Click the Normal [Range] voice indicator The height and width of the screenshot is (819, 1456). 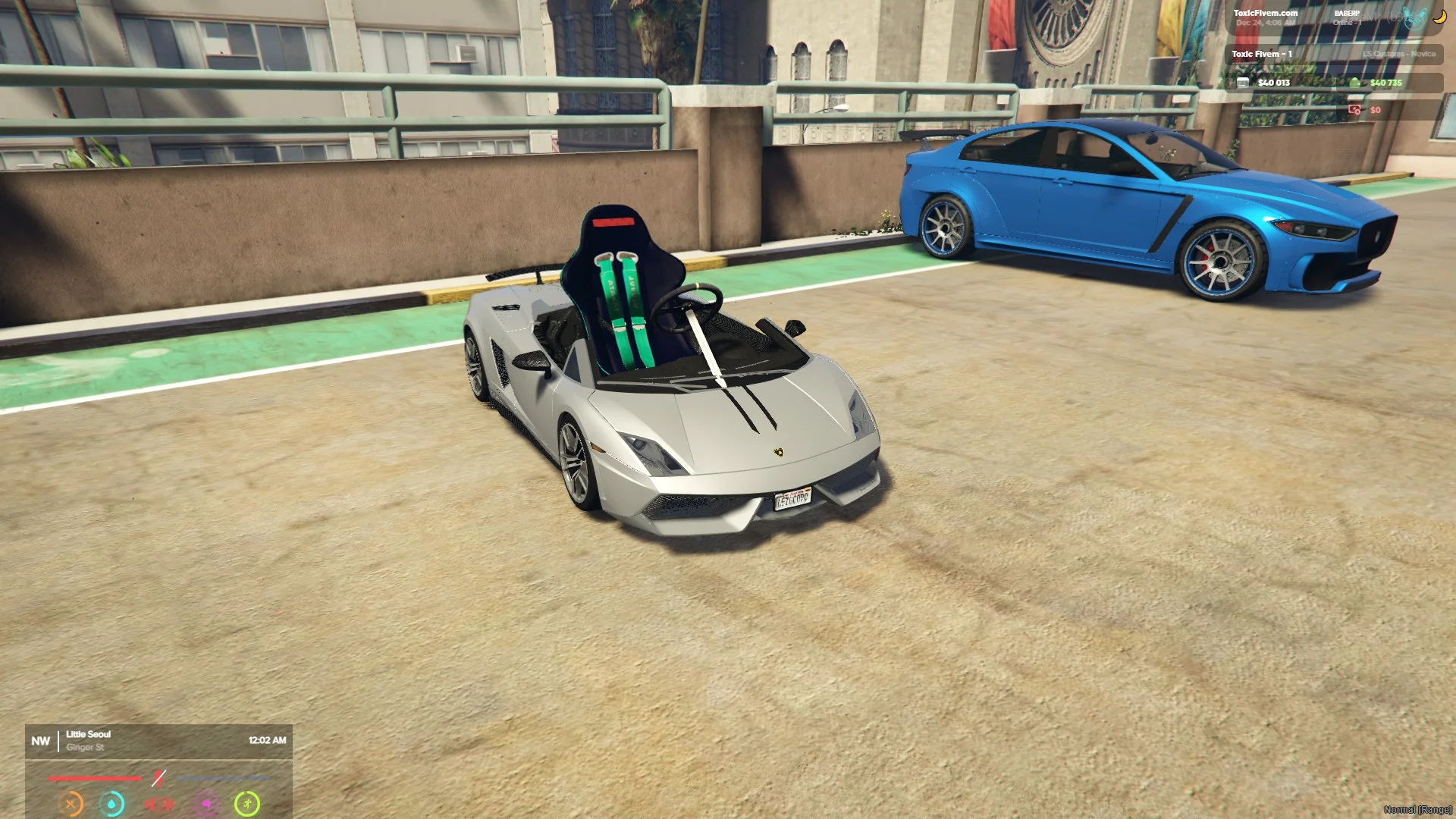tap(1417, 810)
